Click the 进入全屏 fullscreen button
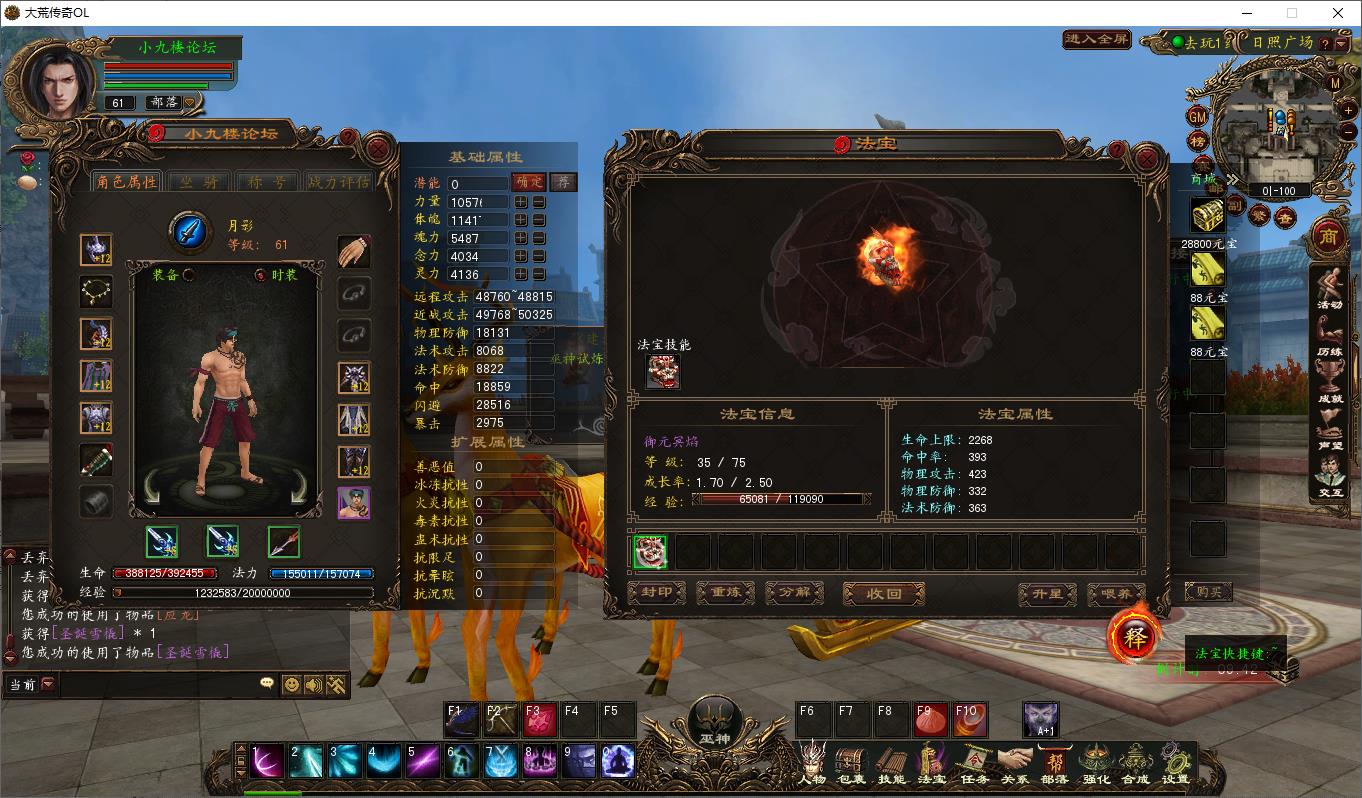This screenshot has height=798, width=1362. (x=1096, y=40)
